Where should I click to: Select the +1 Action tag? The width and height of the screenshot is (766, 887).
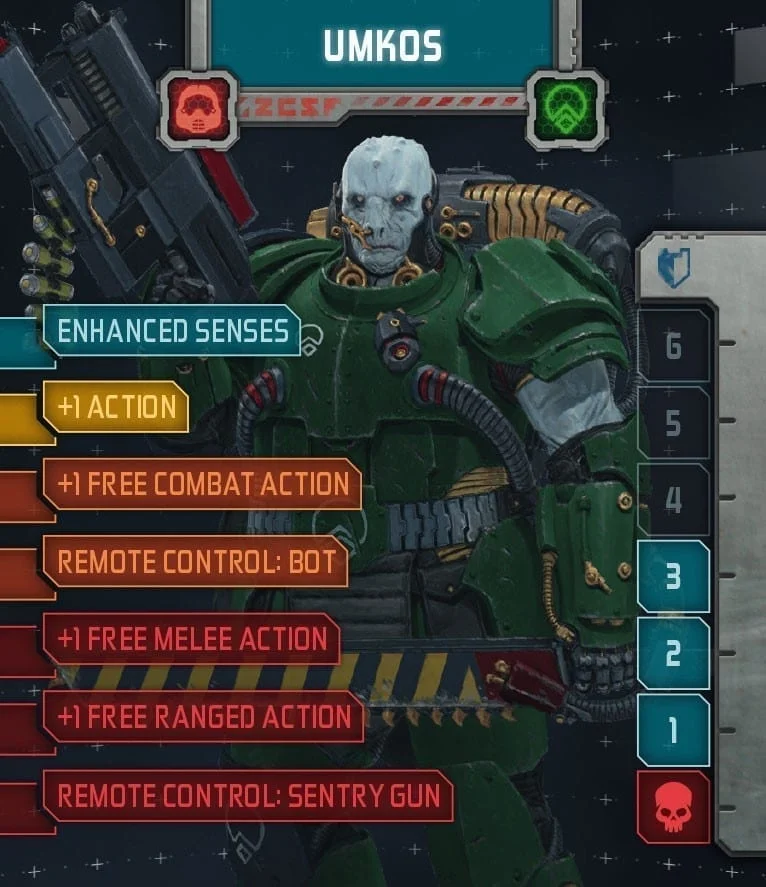pyautogui.click(x=116, y=407)
